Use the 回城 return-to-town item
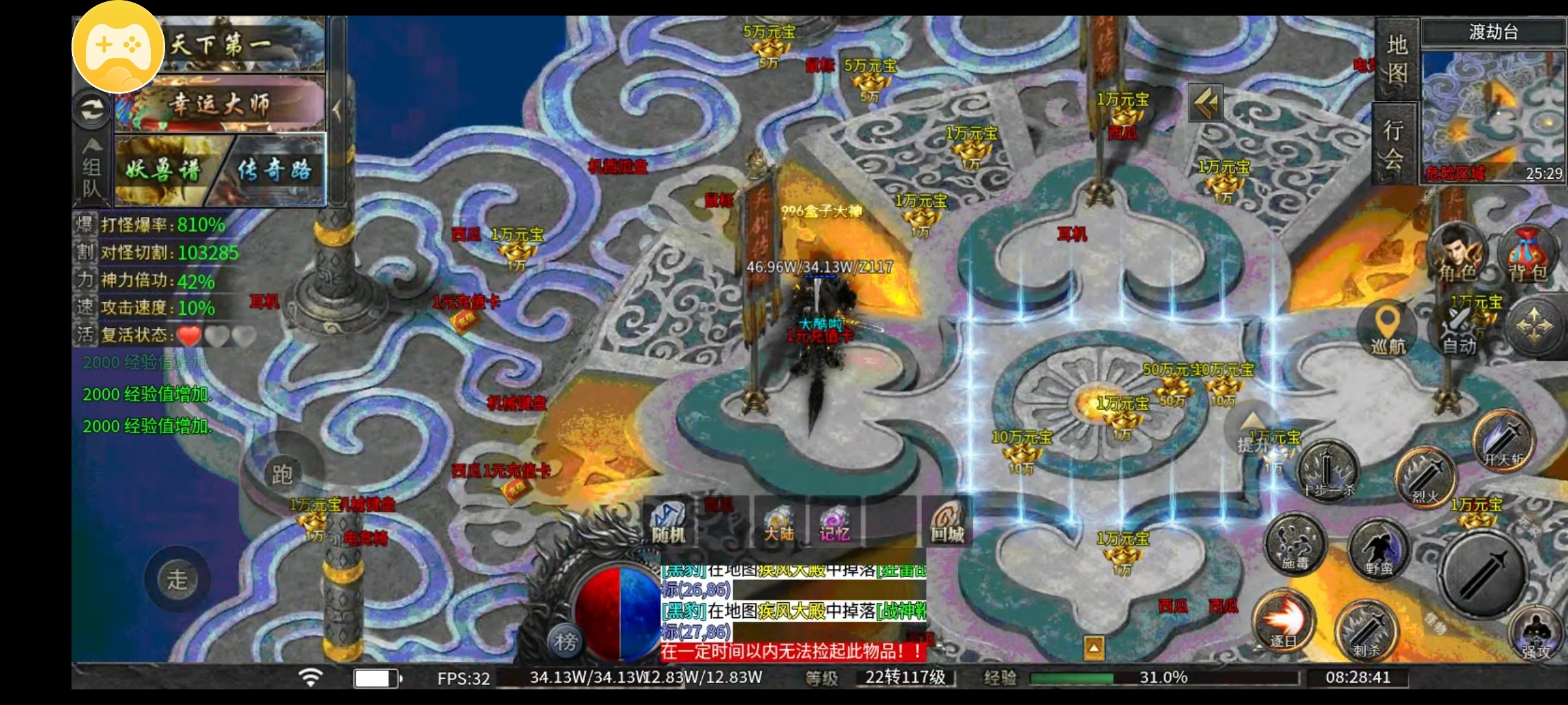 pyautogui.click(x=947, y=524)
